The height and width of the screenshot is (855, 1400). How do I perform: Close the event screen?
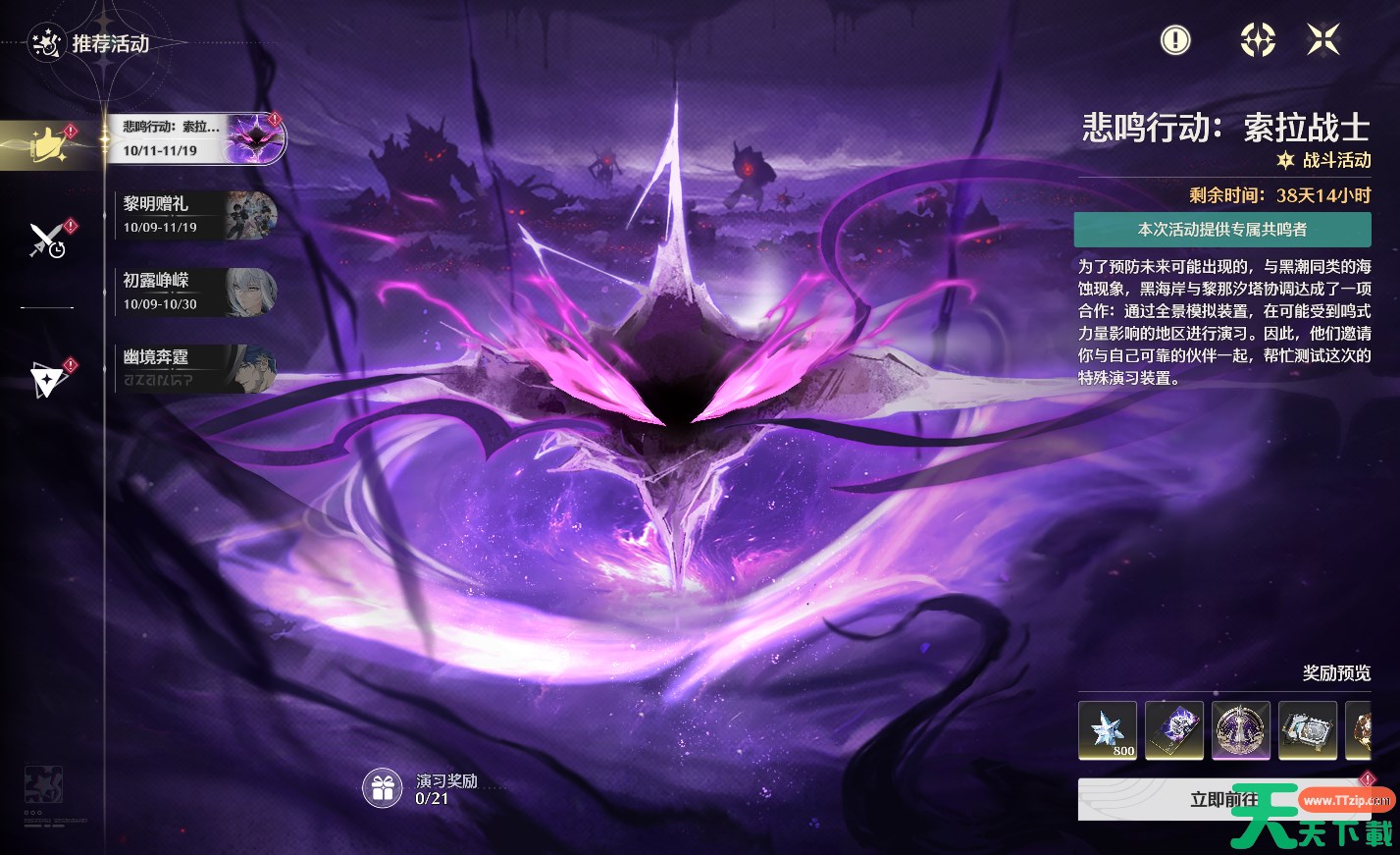pos(1322,40)
